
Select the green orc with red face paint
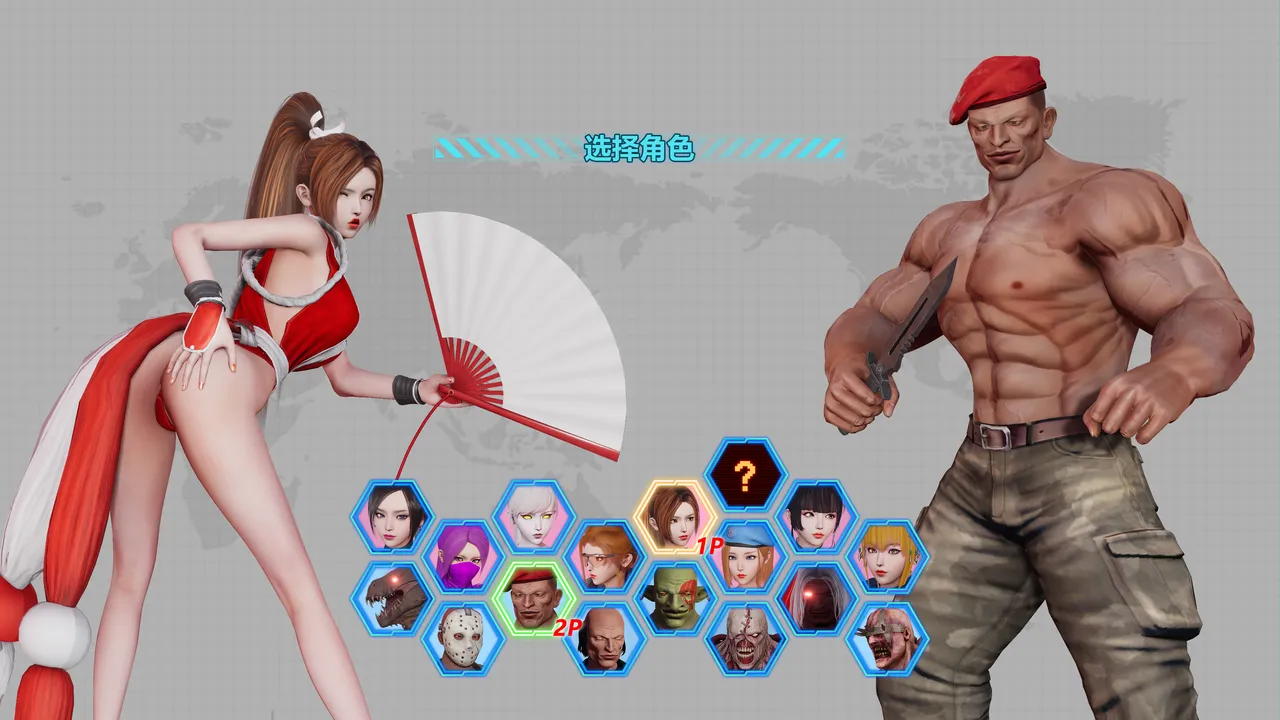[x=675, y=598]
